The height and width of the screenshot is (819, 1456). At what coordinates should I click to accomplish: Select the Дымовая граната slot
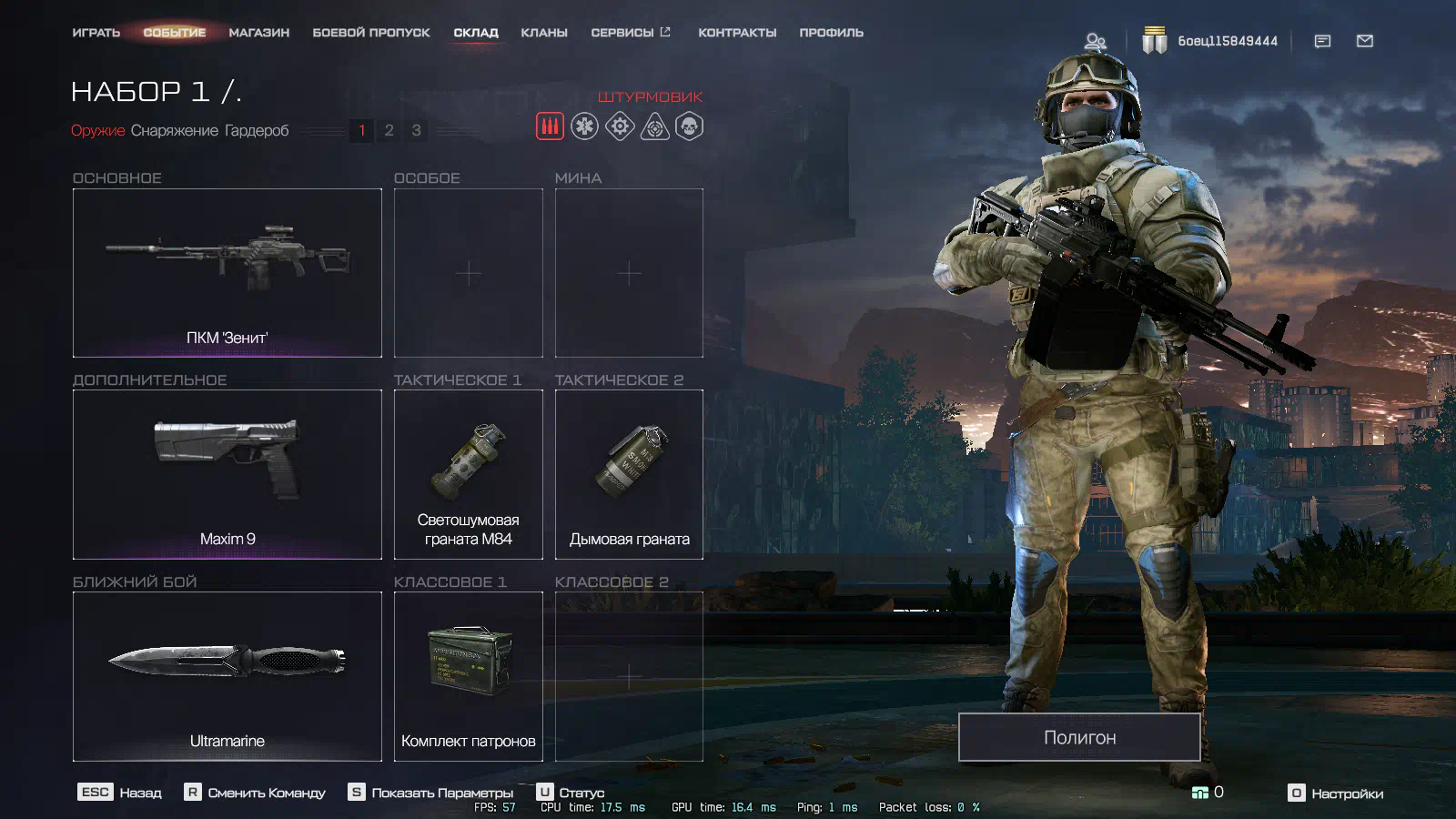(x=629, y=474)
